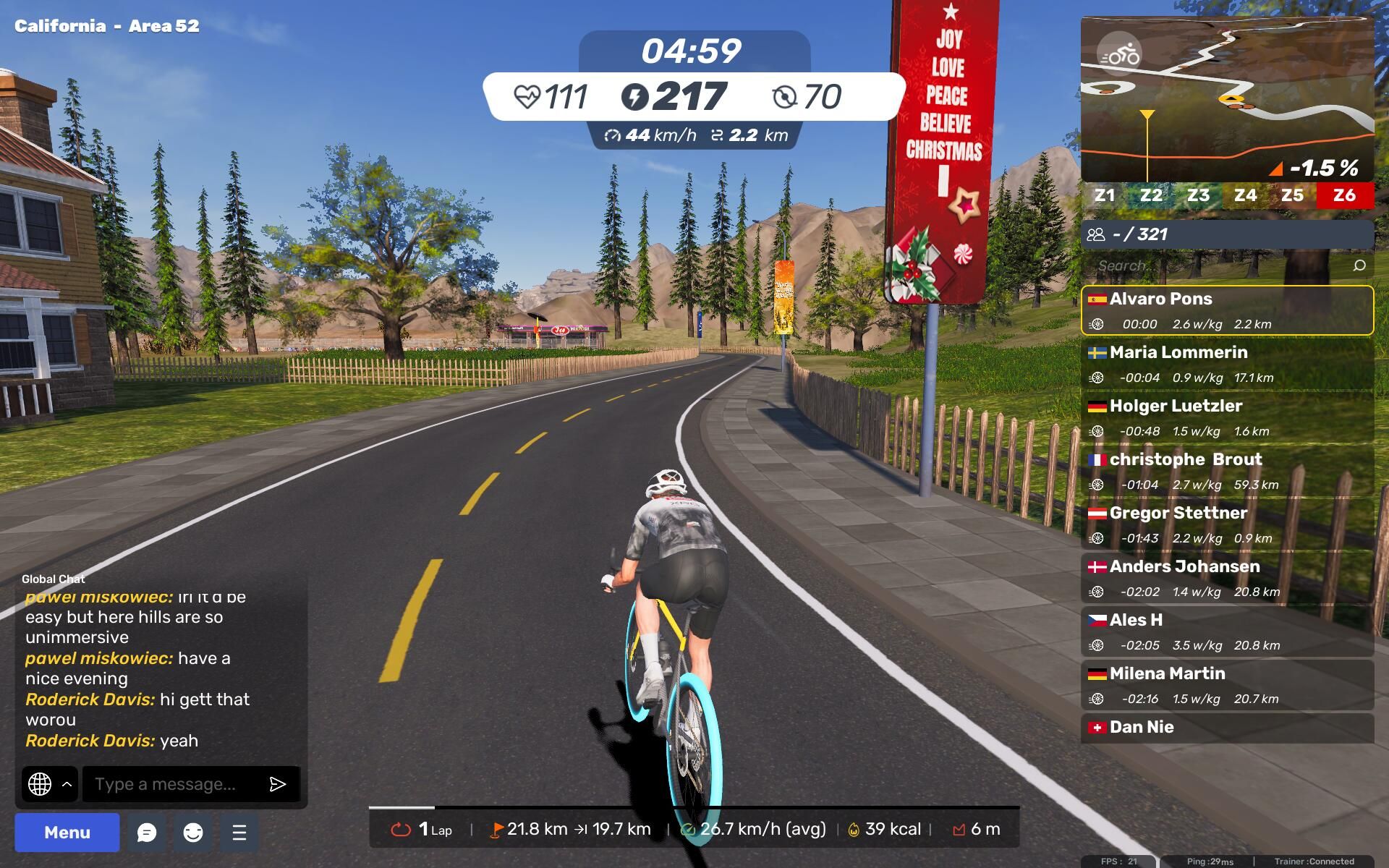Select Milena Martin rider row
Screen dimensions: 1389x868
(1227, 685)
